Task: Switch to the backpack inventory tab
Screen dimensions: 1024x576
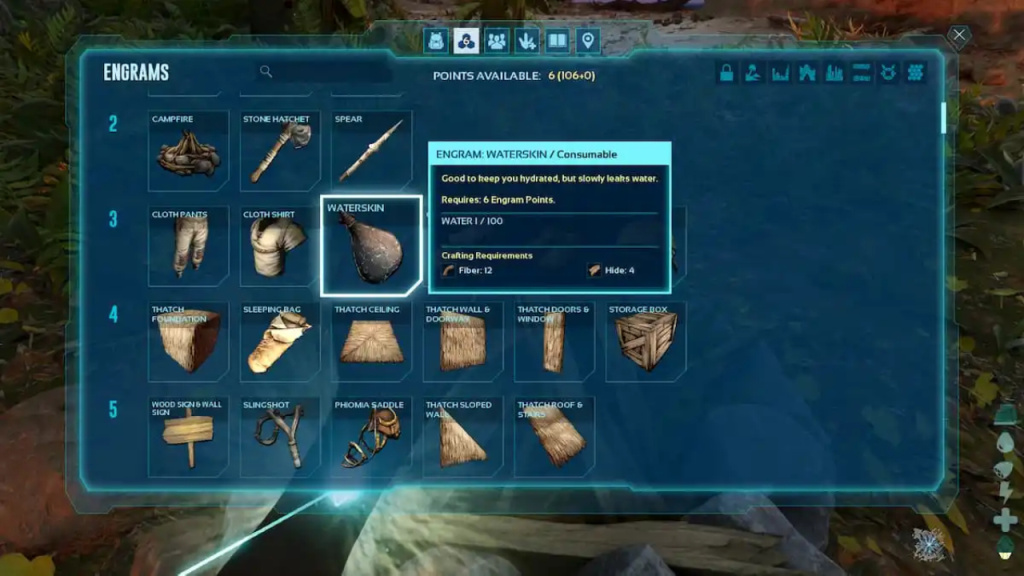Action: pyautogui.click(x=436, y=41)
